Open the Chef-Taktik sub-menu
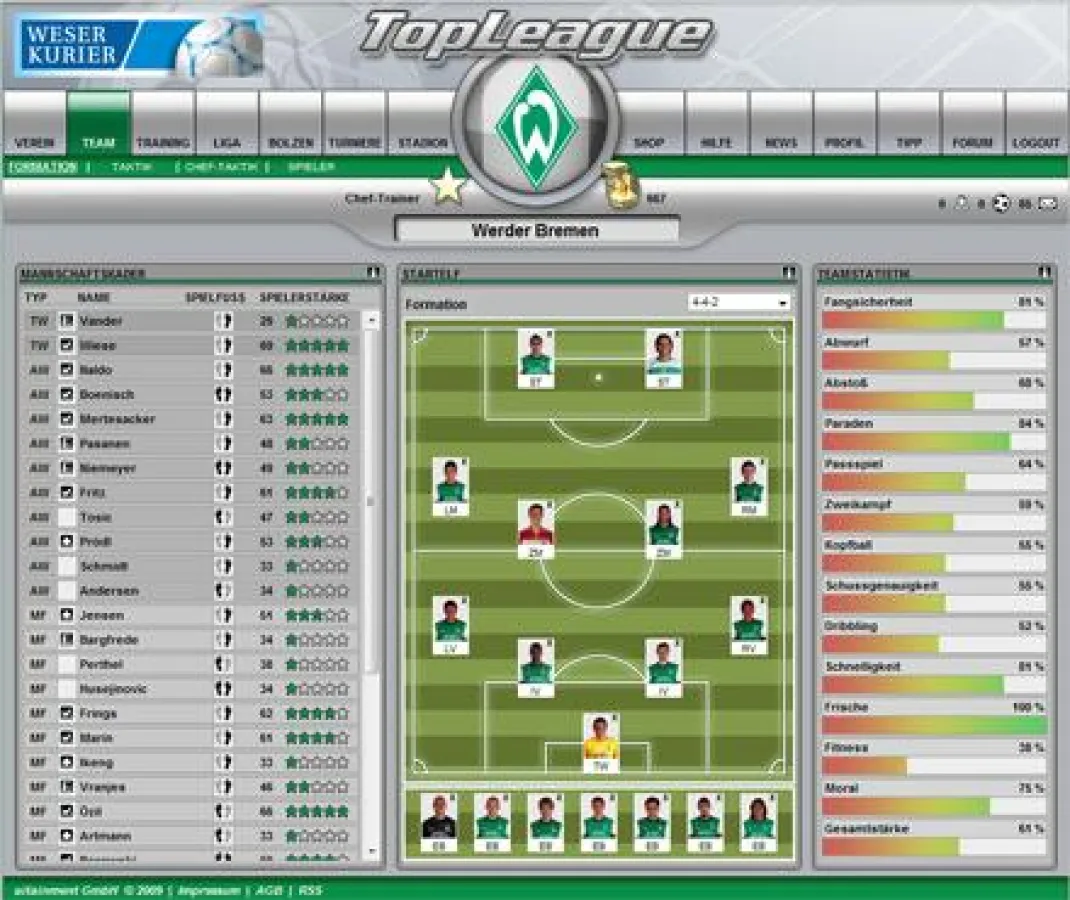This screenshot has height=900, width=1070. coord(221,167)
